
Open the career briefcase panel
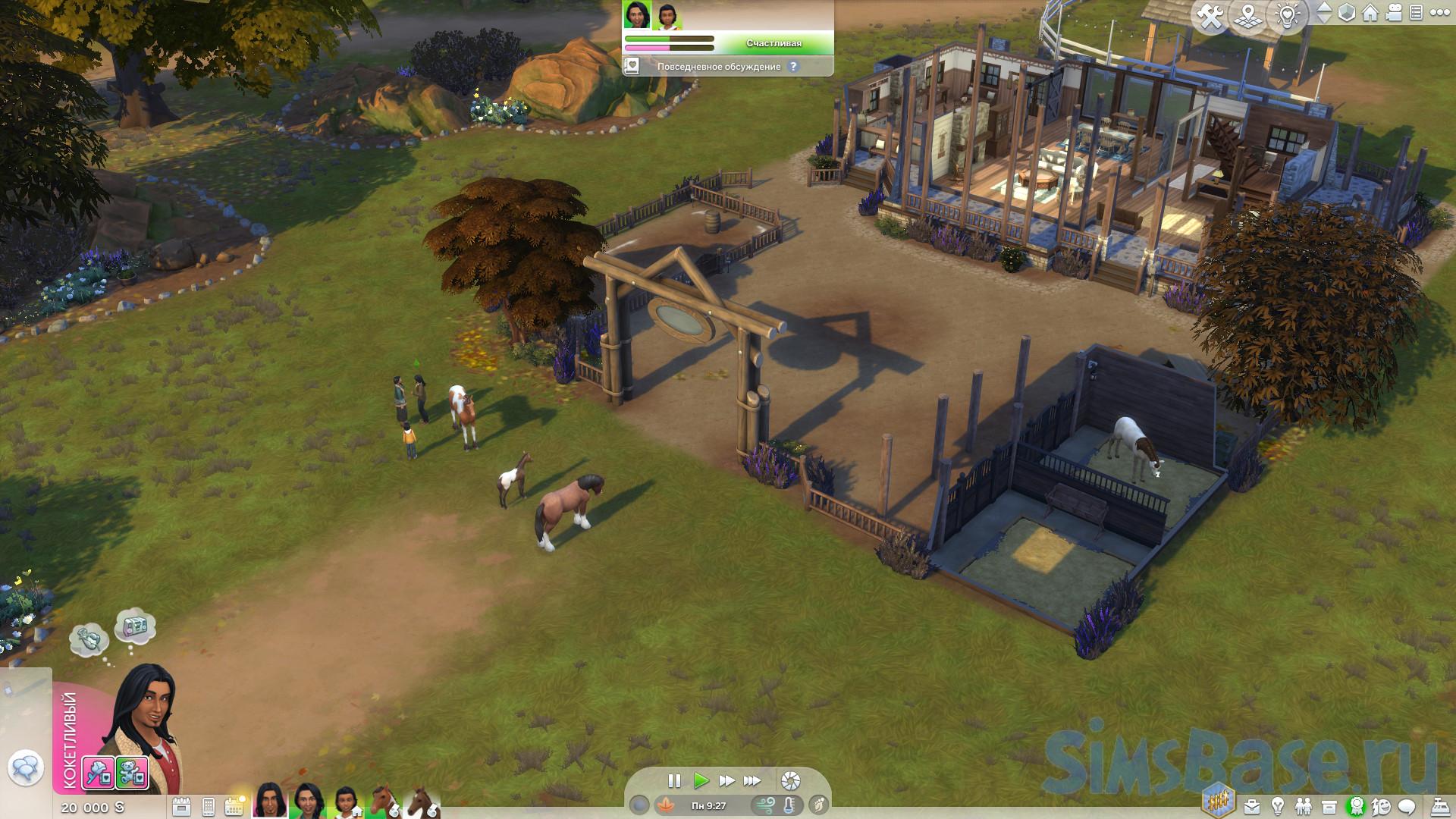(x=1252, y=805)
